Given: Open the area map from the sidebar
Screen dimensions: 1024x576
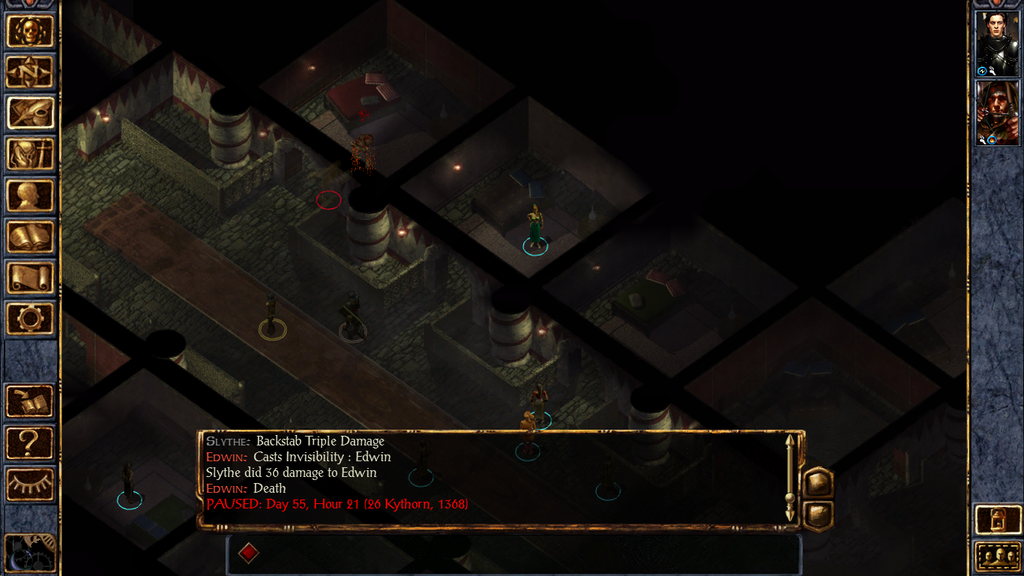Looking at the screenshot, I should pos(30,72).
